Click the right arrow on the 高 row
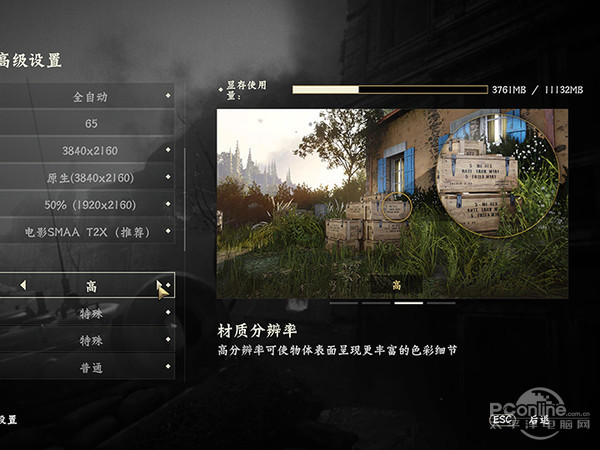 coord(160,286)
